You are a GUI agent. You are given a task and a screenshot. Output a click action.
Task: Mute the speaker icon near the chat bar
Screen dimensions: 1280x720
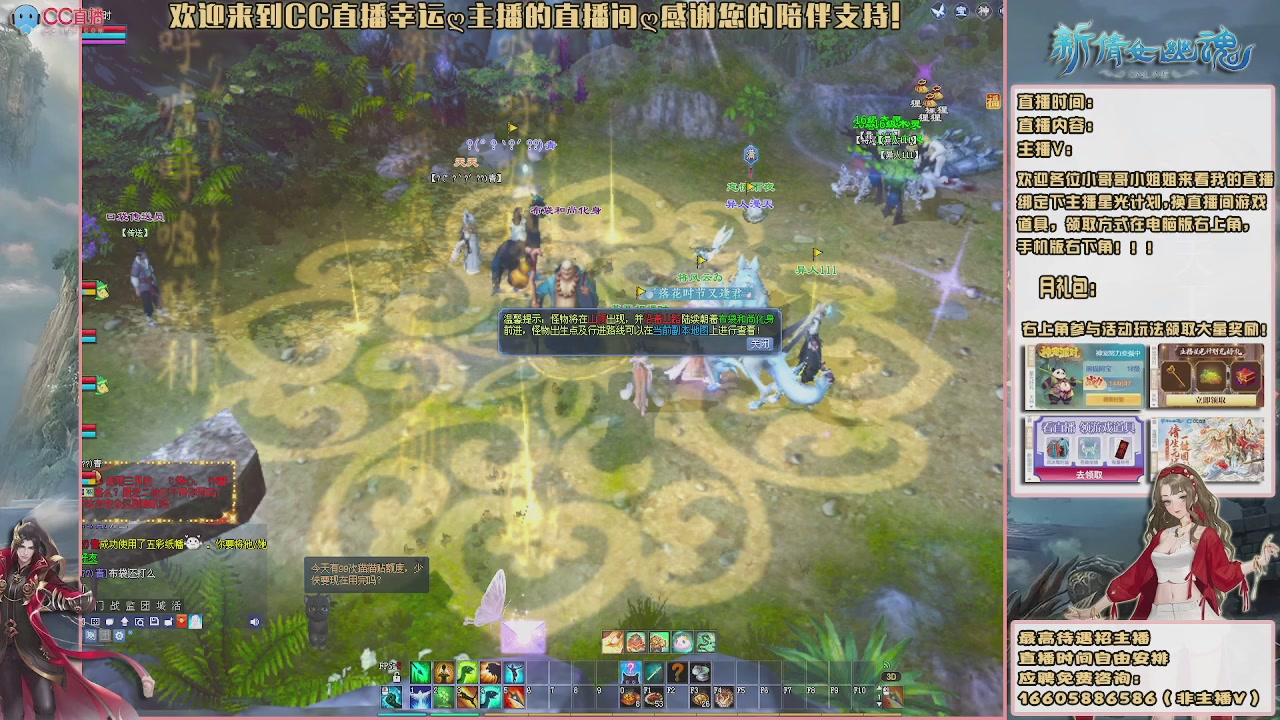click(x=255, y=621)
